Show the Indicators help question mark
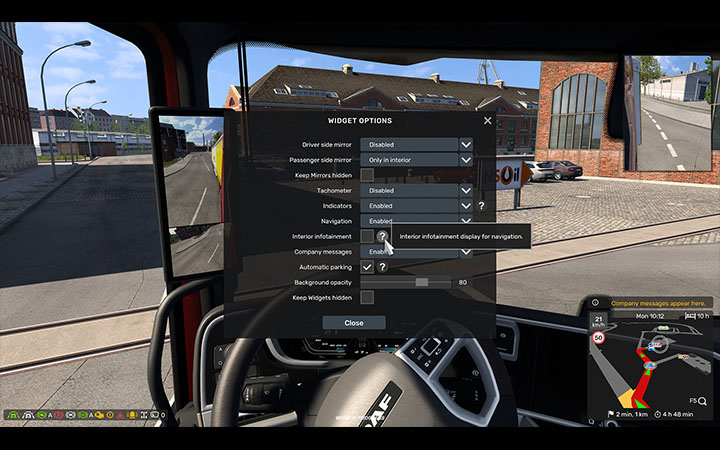720x450 pixels. click(482, 205)
